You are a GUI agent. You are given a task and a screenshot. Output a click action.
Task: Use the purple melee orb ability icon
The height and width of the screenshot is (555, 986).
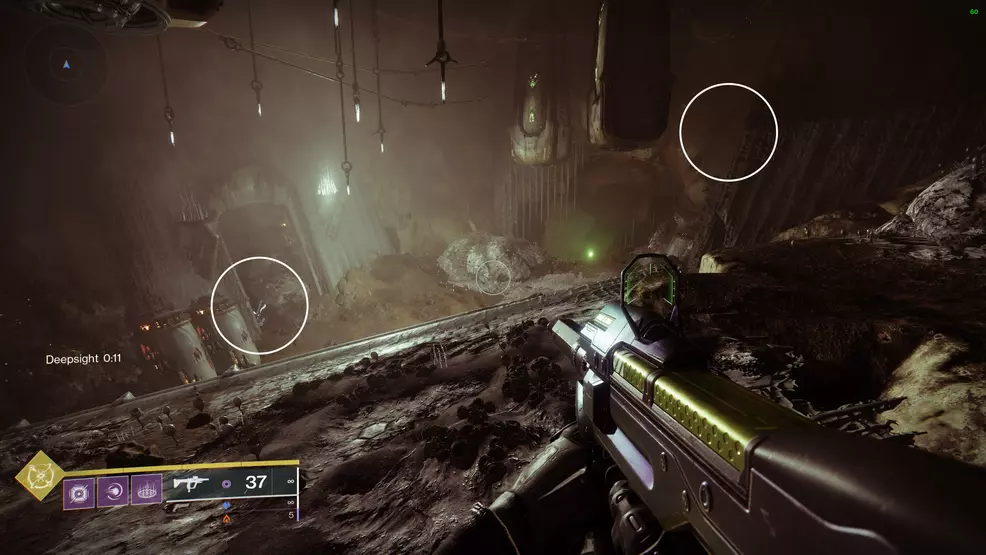[x=113, y=491]
